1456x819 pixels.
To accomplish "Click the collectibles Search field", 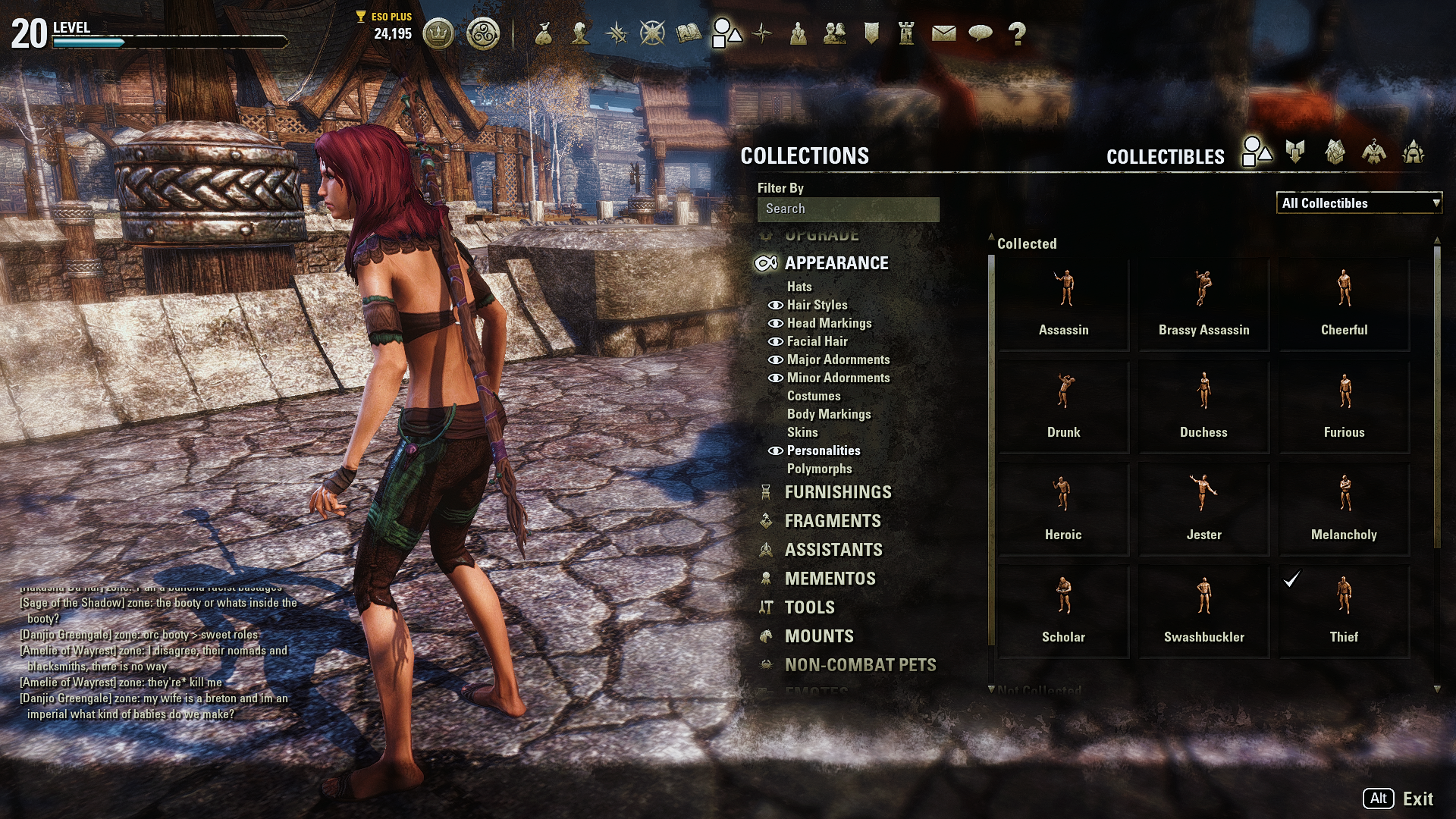I will (x=848, y=209).
